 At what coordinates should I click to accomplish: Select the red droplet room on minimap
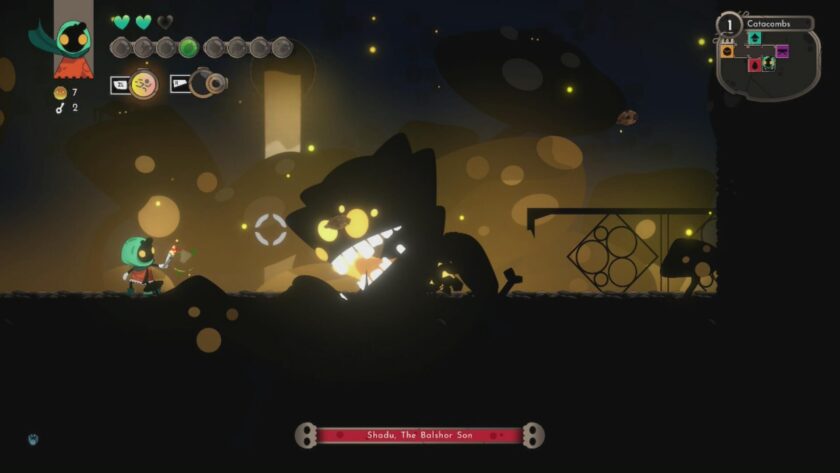(x=755, y=64)
